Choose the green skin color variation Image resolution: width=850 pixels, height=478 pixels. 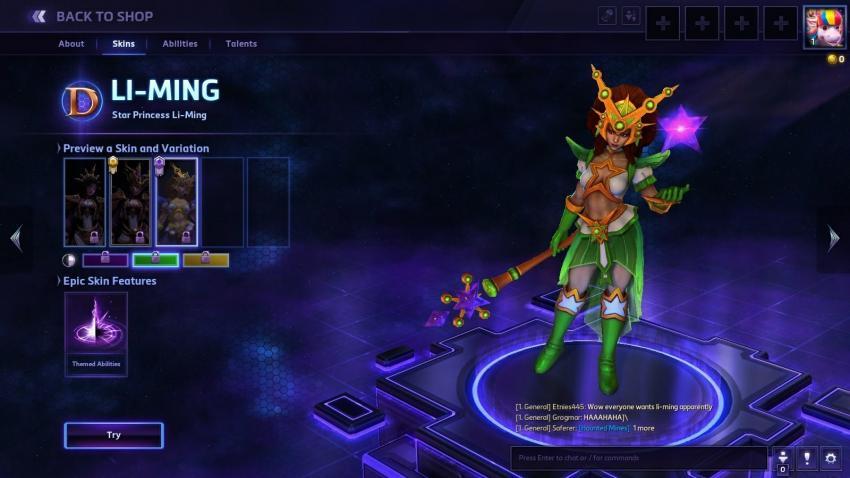[x=155, y=260]
